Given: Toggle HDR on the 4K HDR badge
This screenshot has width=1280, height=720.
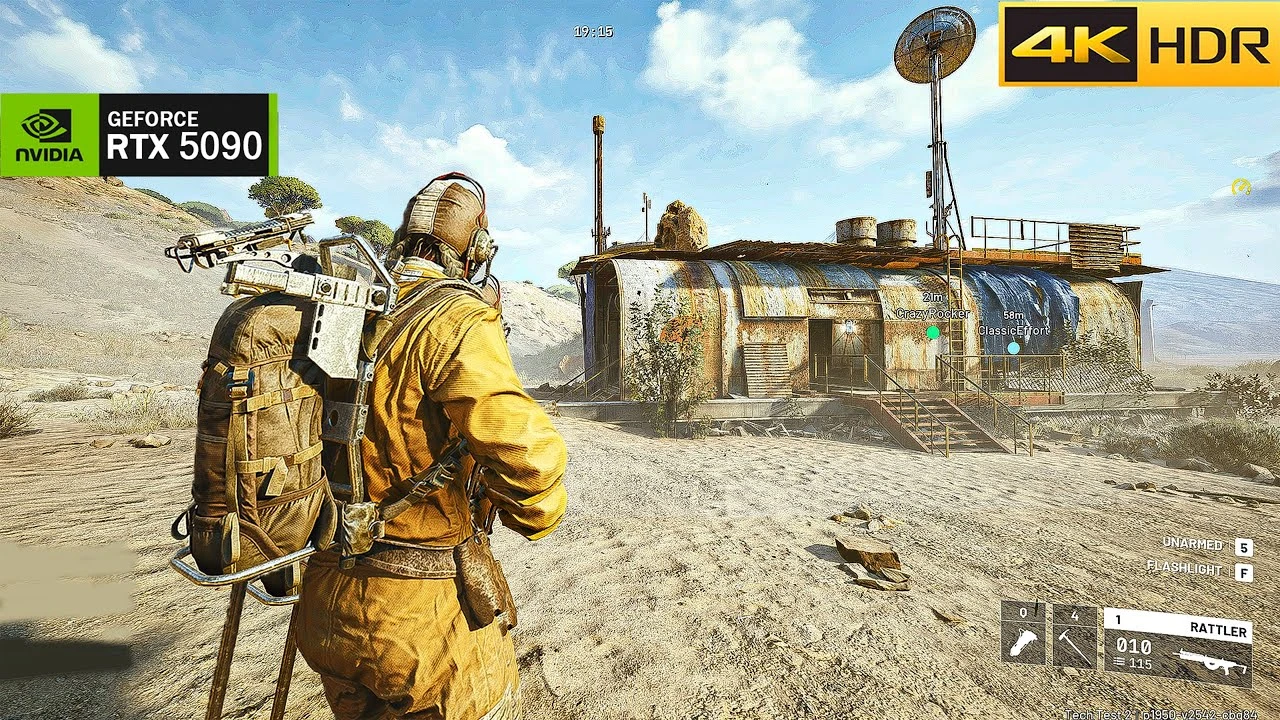Looking at the screenshot, I should 1211,44.
